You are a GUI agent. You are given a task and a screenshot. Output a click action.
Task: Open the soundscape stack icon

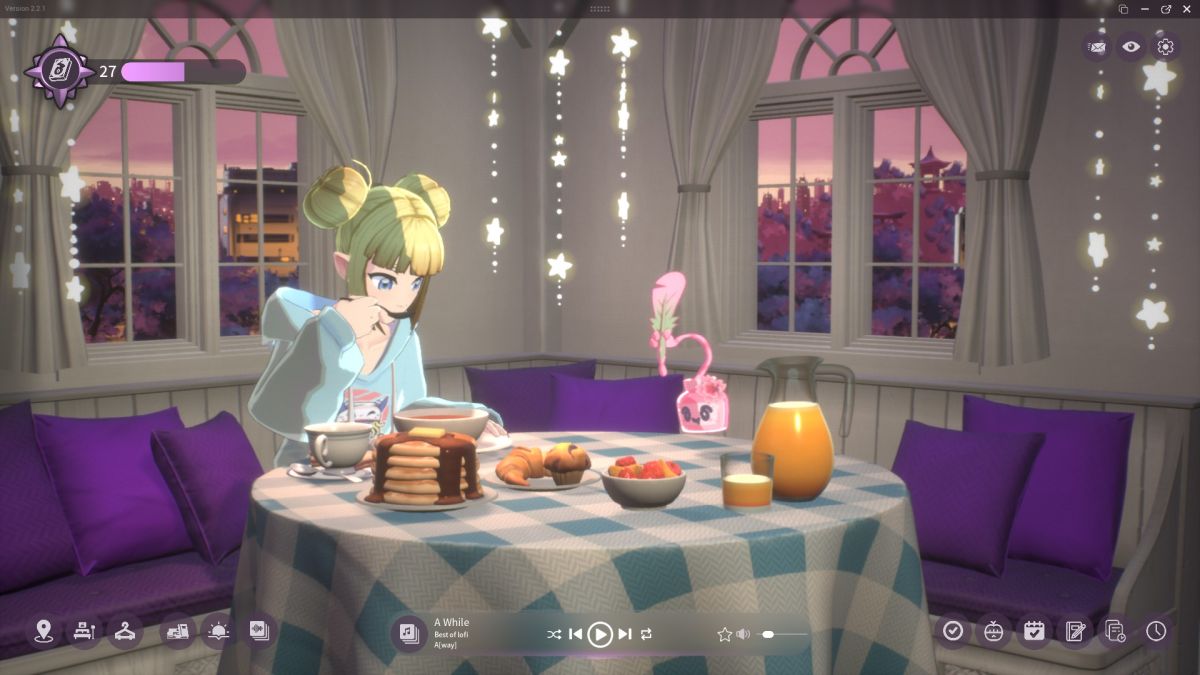coord(259,631)
